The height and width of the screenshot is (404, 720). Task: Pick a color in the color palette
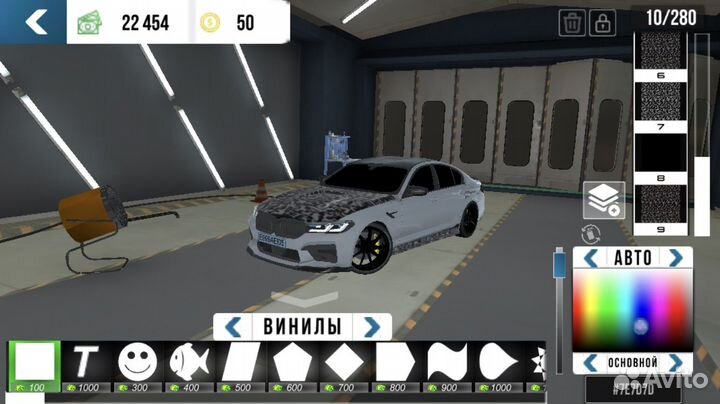pos(632,310)
